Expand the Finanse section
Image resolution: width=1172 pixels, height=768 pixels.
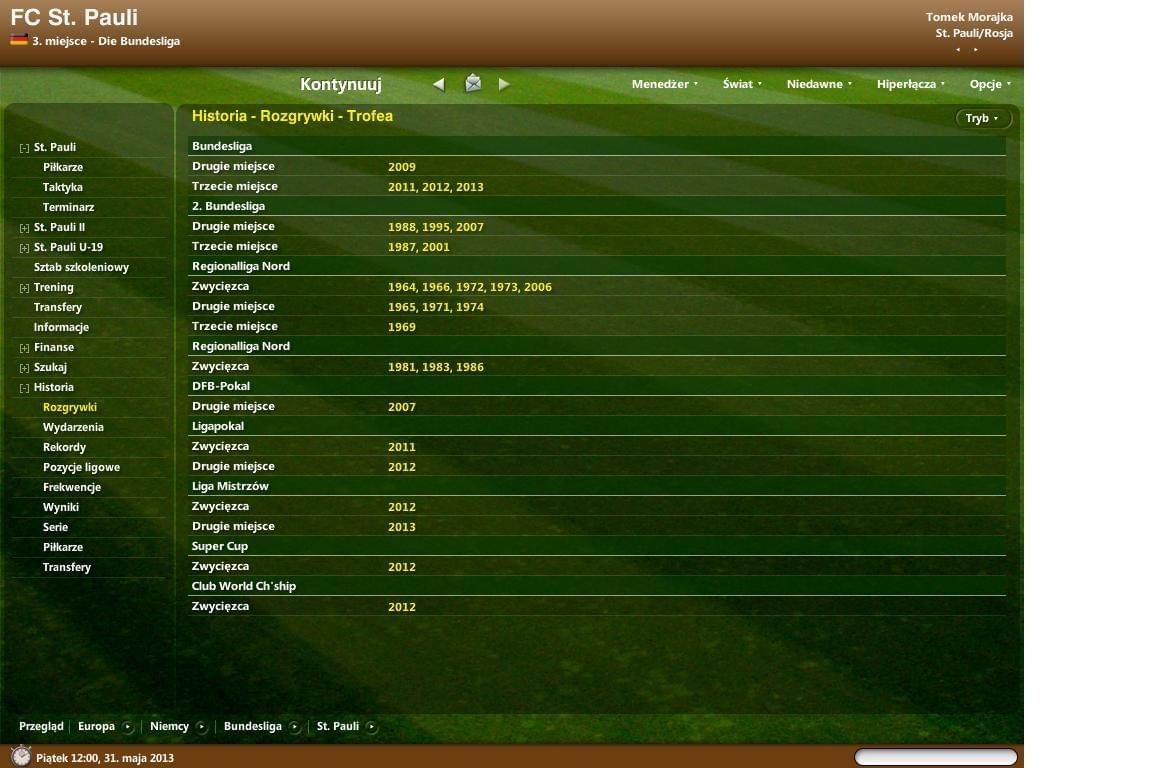[x=25, y=348]
